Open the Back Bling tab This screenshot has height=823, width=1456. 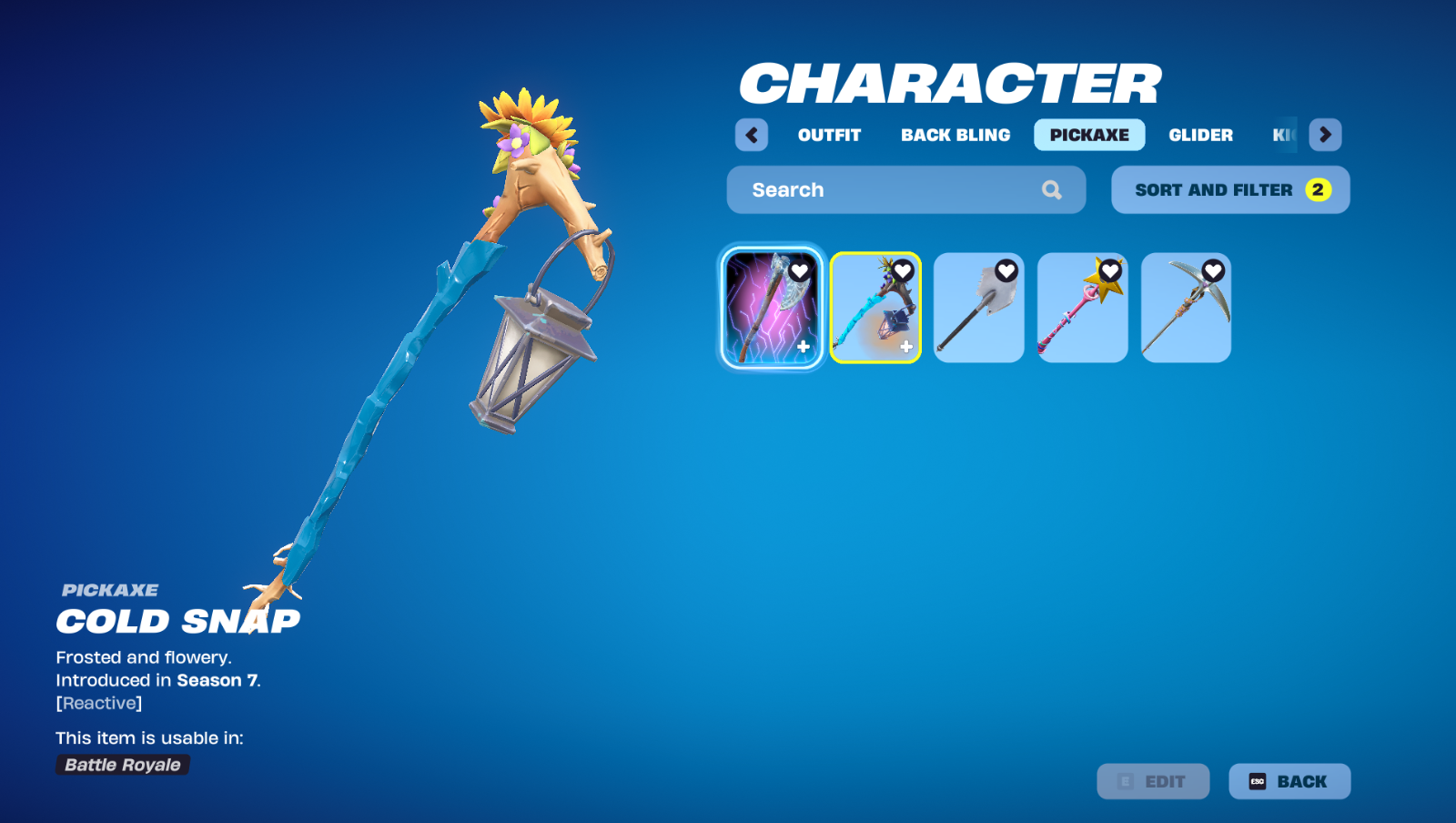[955, 135]
